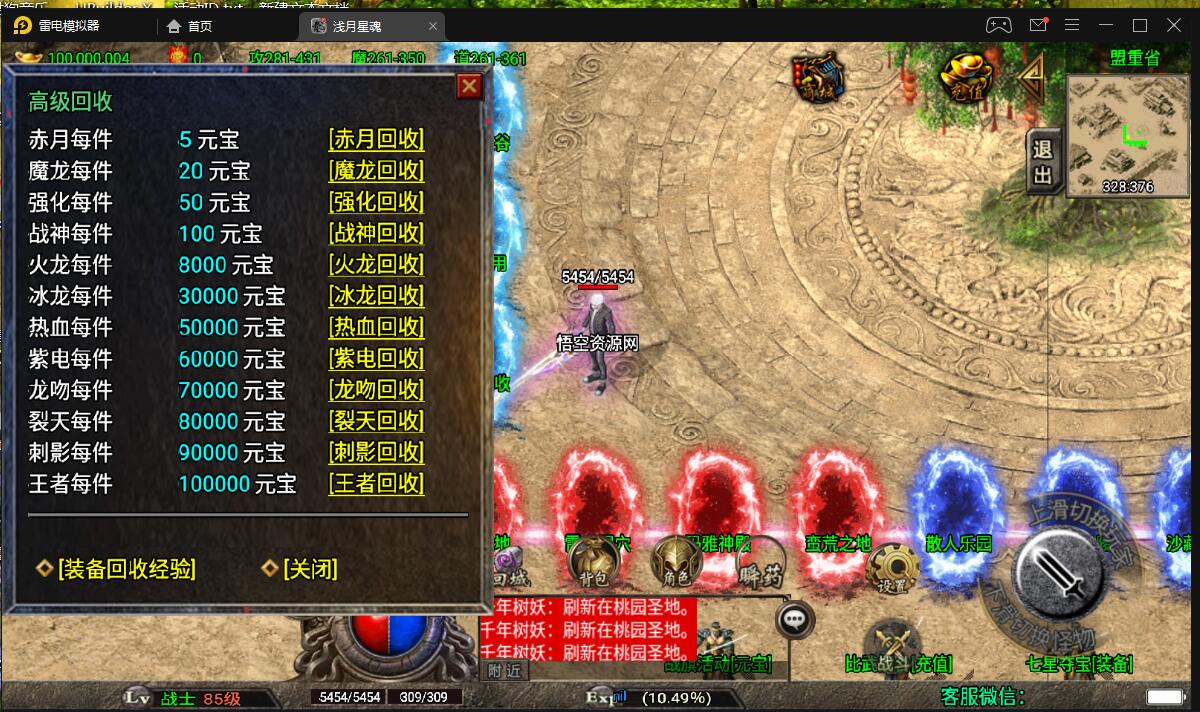
Task: Click the 强化回收 link
Action: 376,202
